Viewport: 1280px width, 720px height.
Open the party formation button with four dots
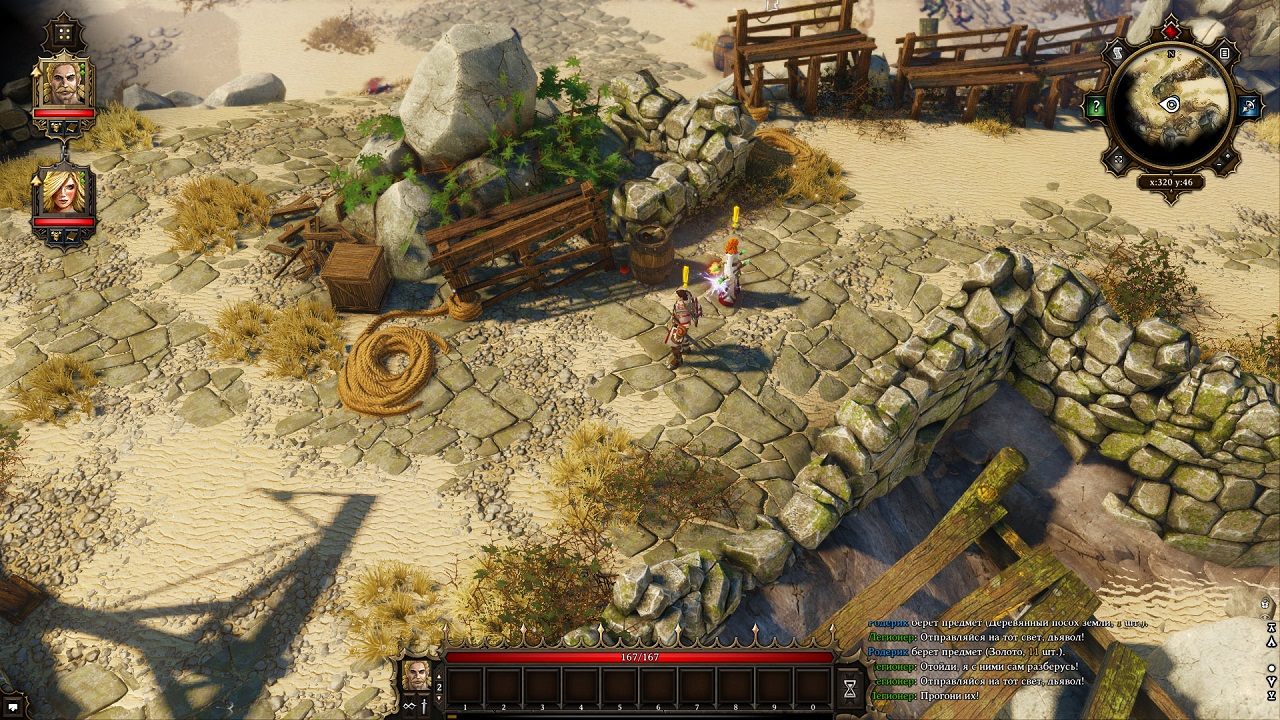click(x=64, y=33)
